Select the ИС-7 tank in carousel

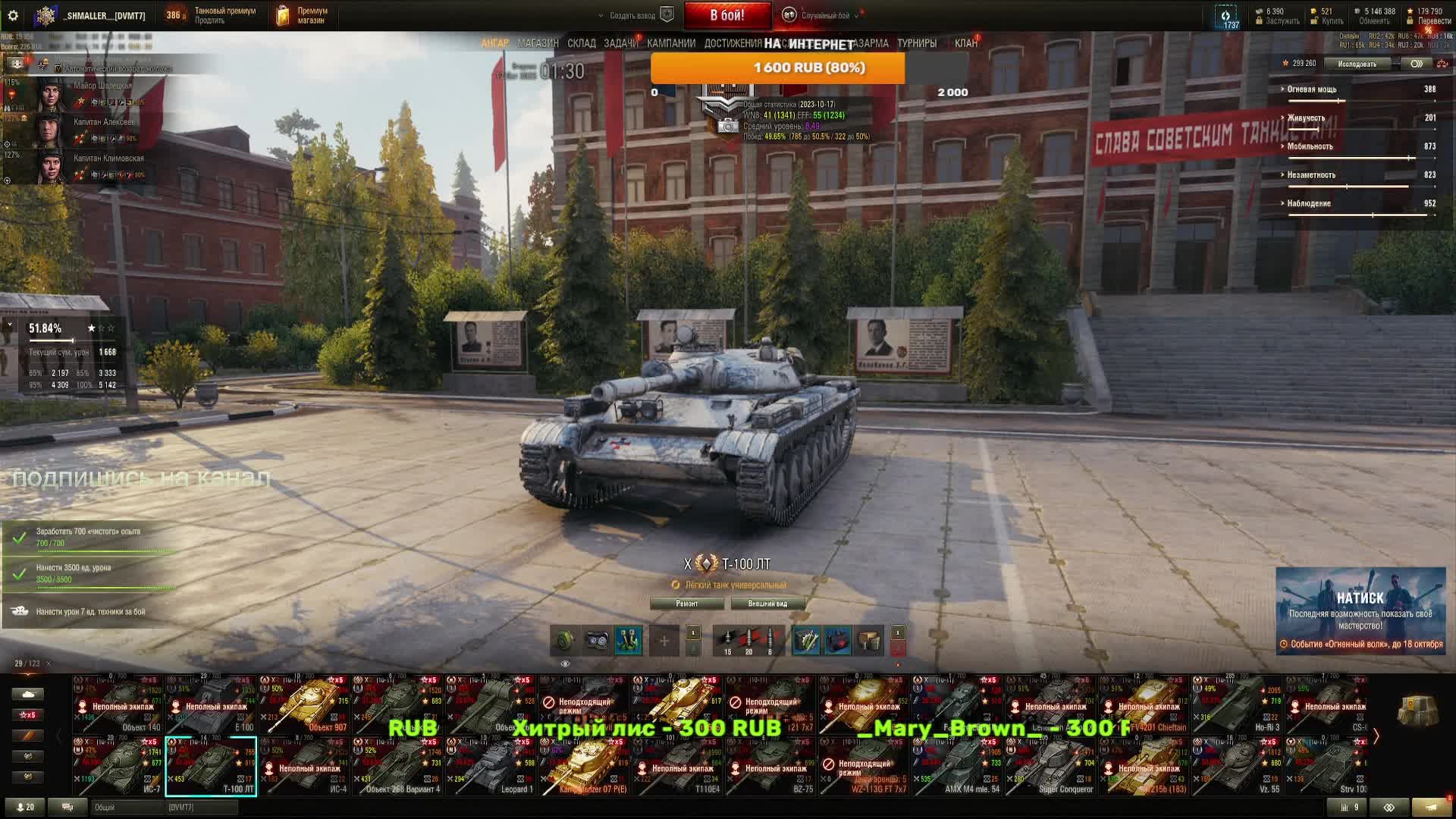(118, 767)
